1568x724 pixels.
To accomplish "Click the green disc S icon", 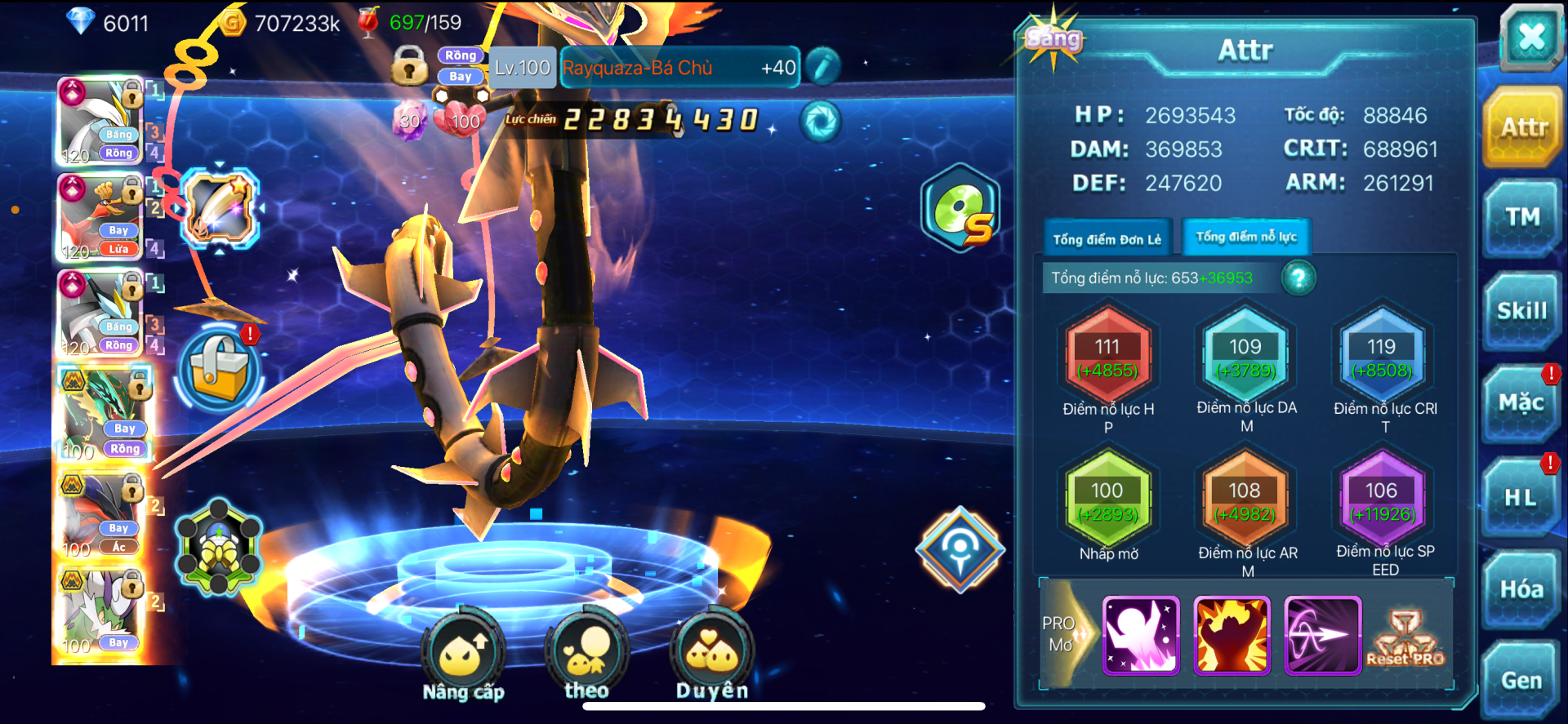I will [x=961, y=209].
